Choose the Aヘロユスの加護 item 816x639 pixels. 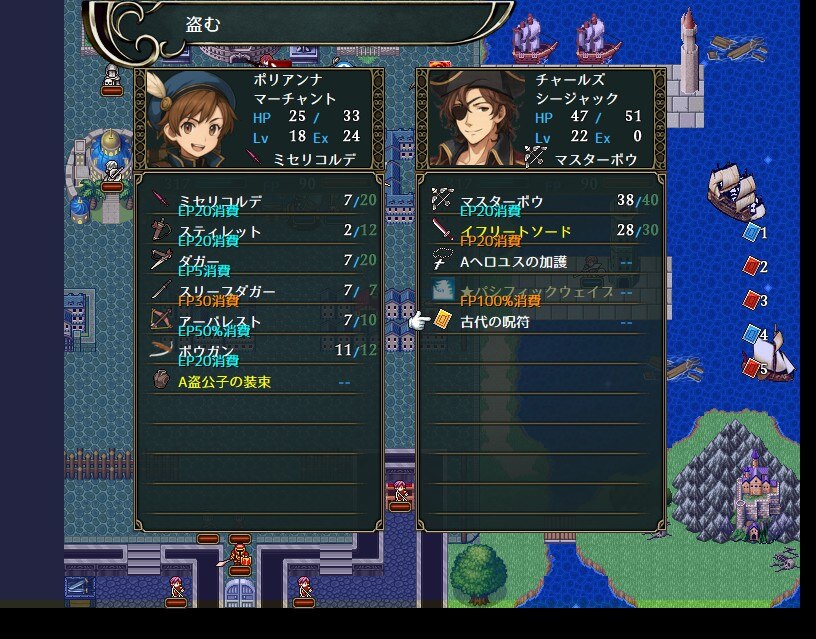pos(540,262)
